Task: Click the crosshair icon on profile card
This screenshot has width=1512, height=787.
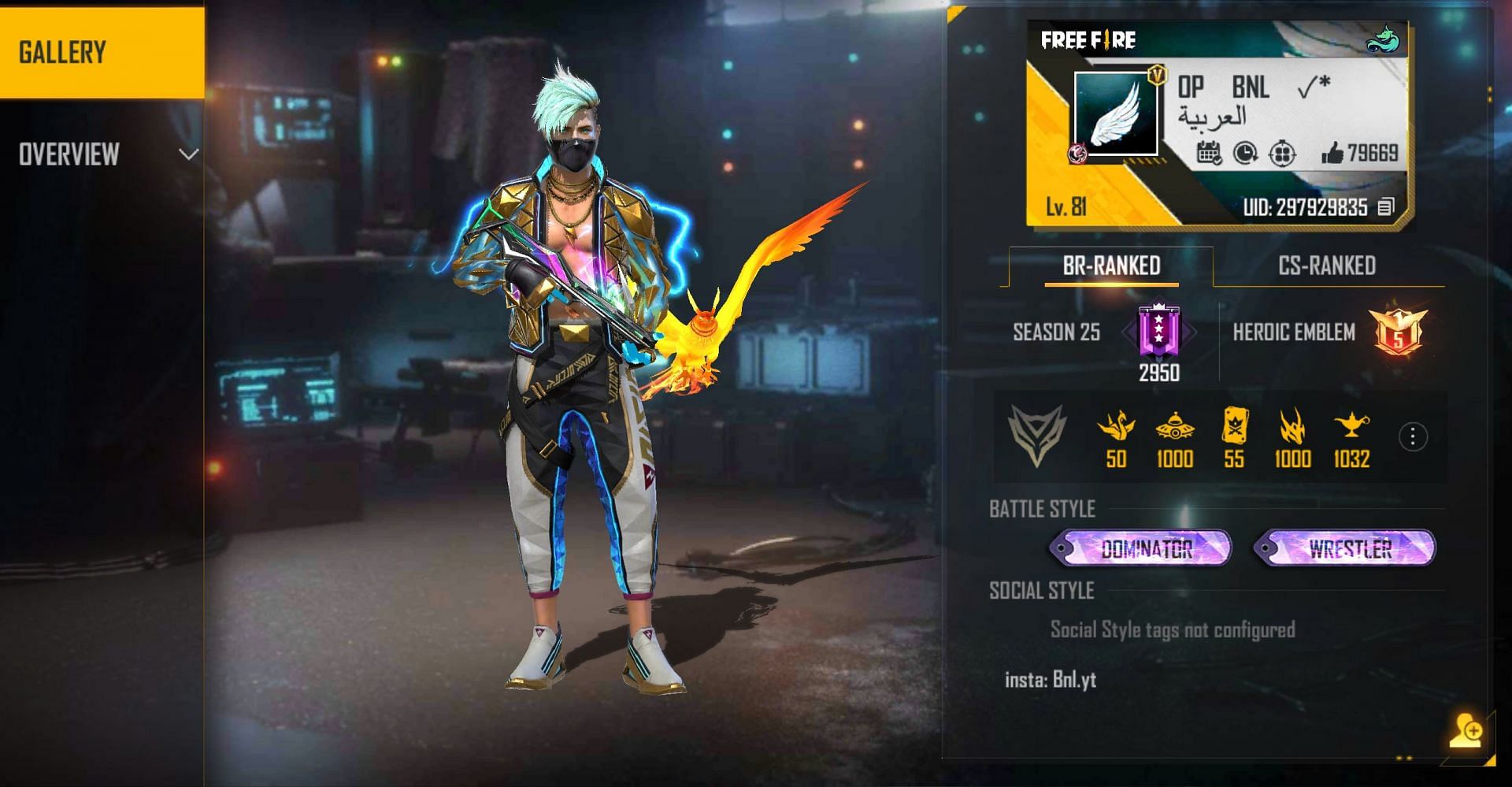Action: [1282, 152]
